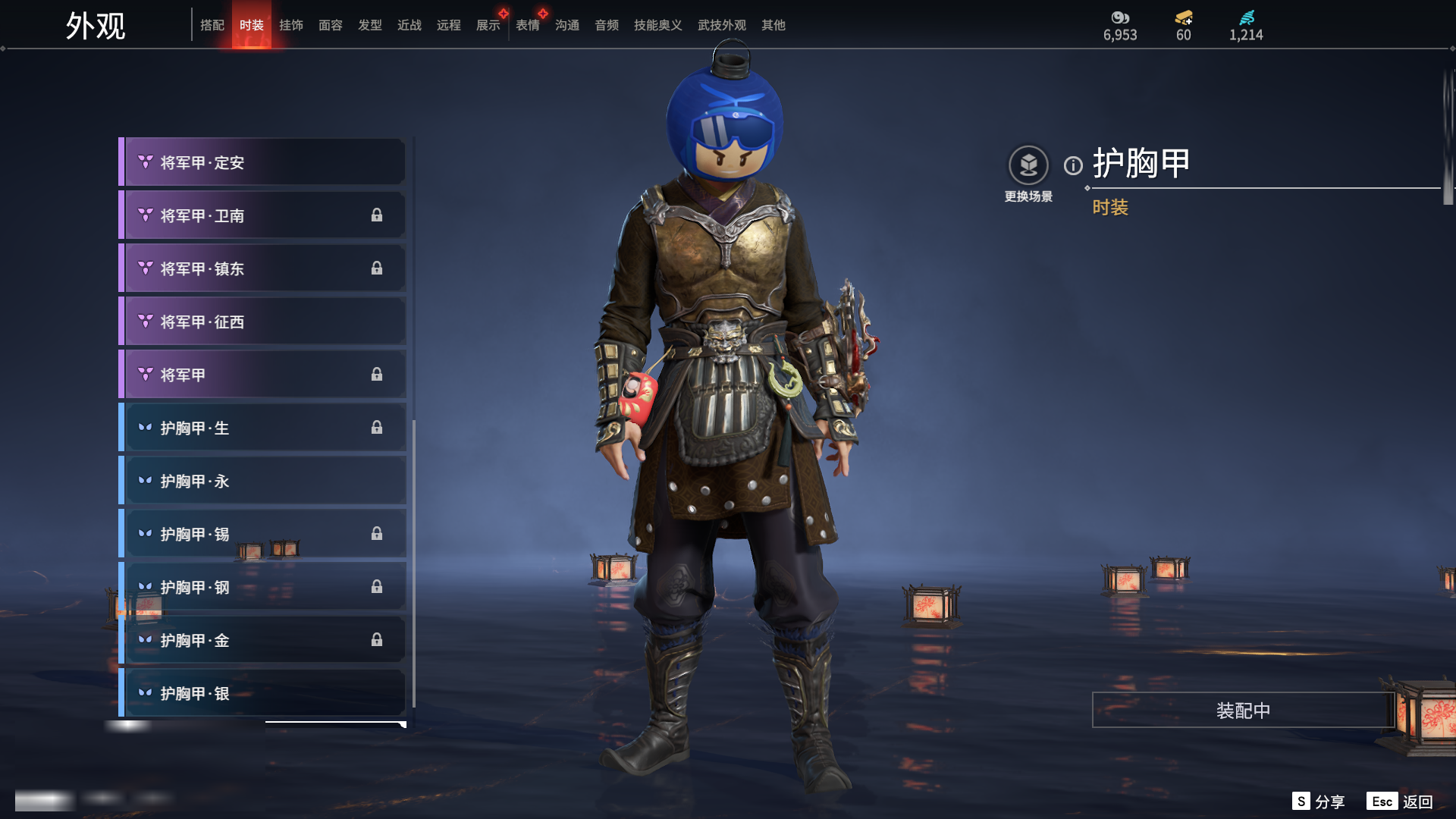Screen dimensions: 1456x819
Task: Open the 分享 share option
Action: pyautogui.click(x=1319, y=802)
